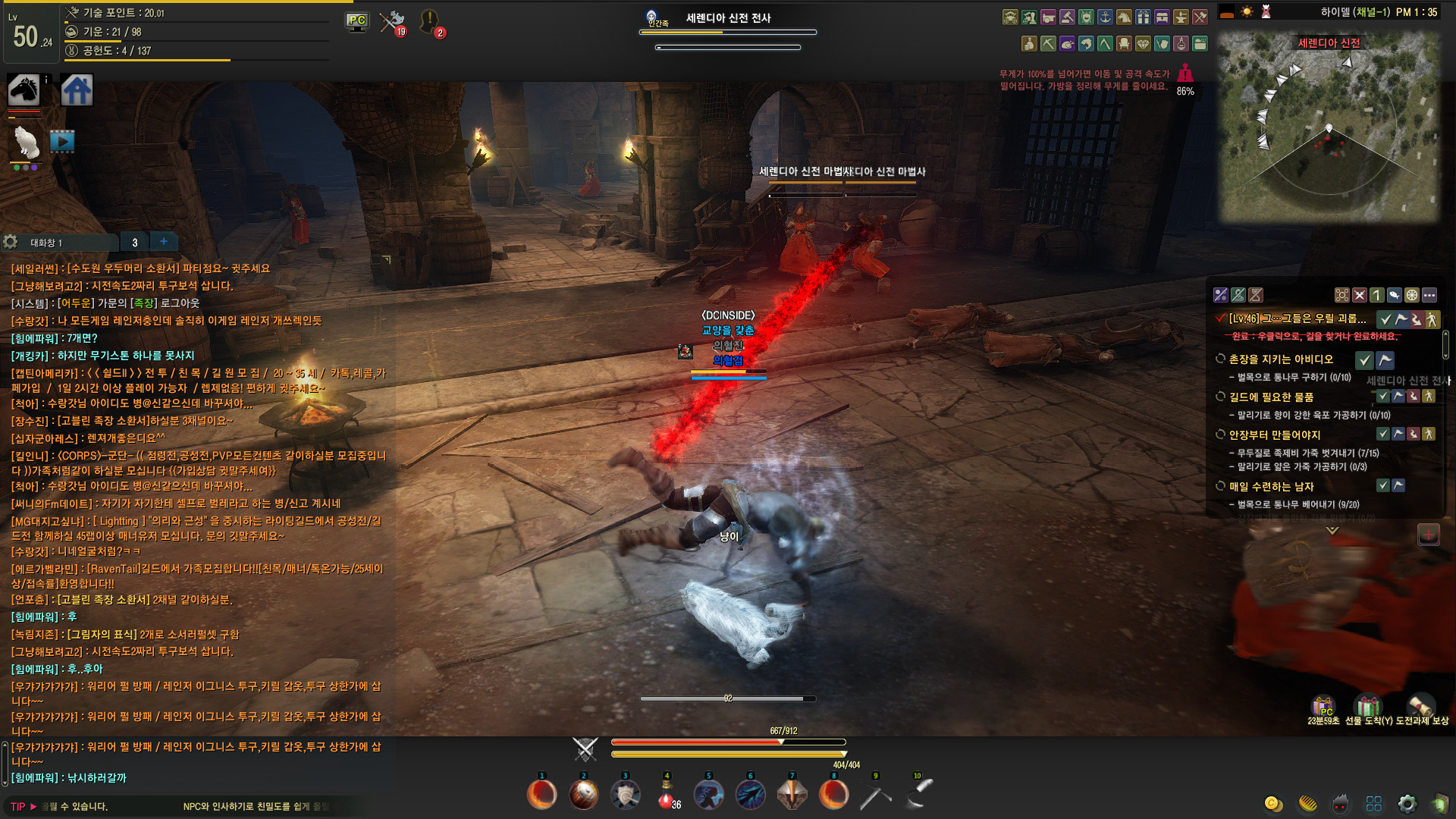Select the pickaxe tool in slot 9

tap(875, 795)
